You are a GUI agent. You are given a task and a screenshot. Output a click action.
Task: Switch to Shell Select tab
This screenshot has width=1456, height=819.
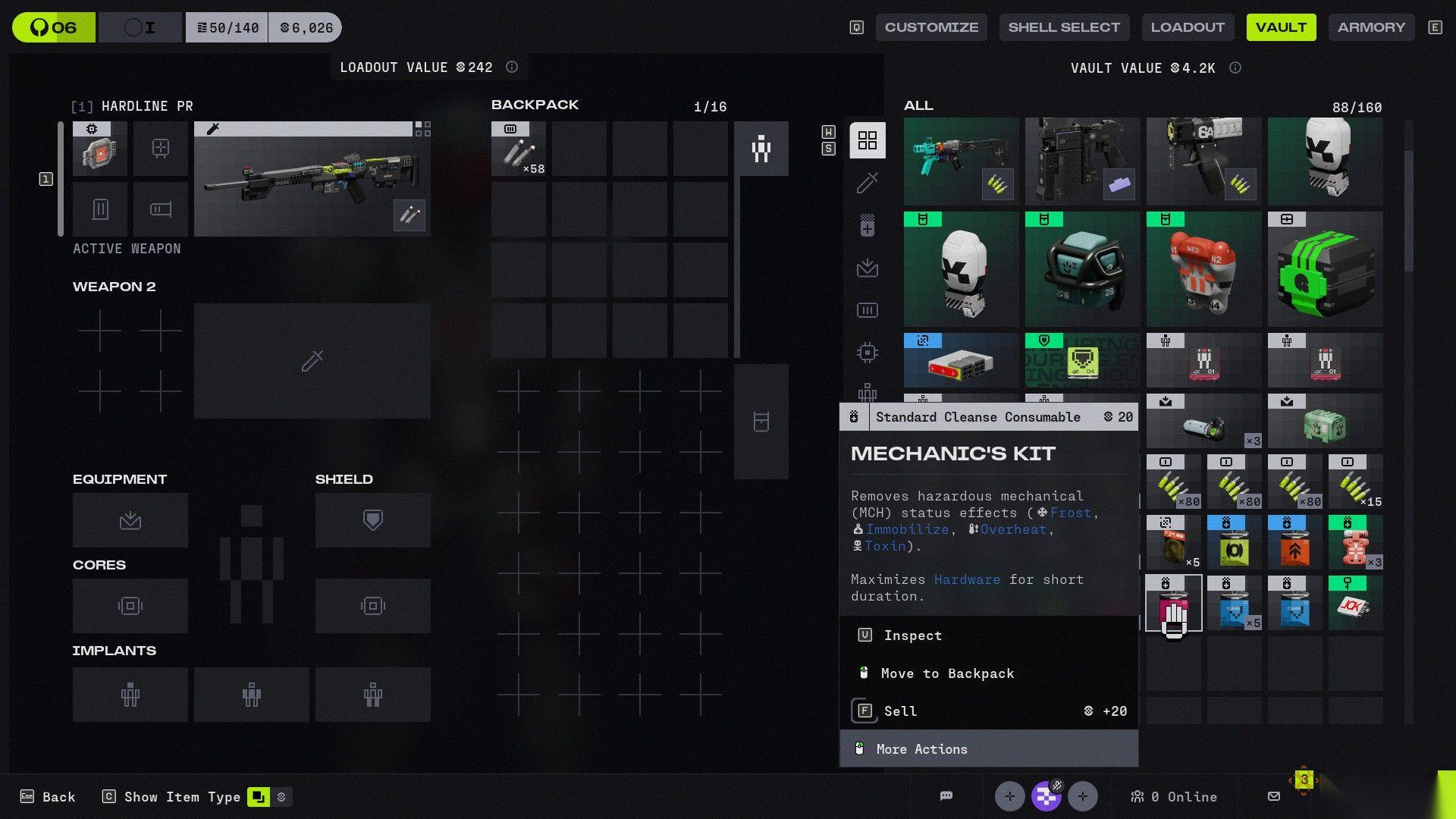click(1063, 27)
